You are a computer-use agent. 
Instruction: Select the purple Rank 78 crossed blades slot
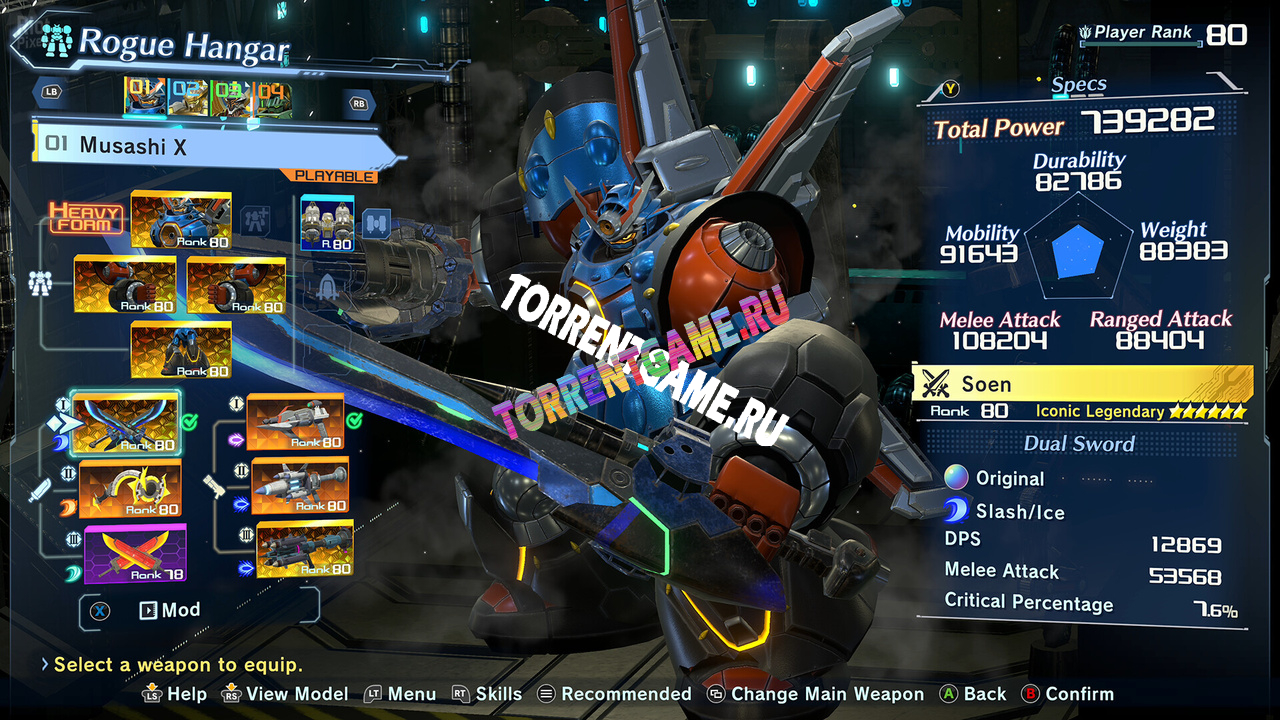coord(135,554)
